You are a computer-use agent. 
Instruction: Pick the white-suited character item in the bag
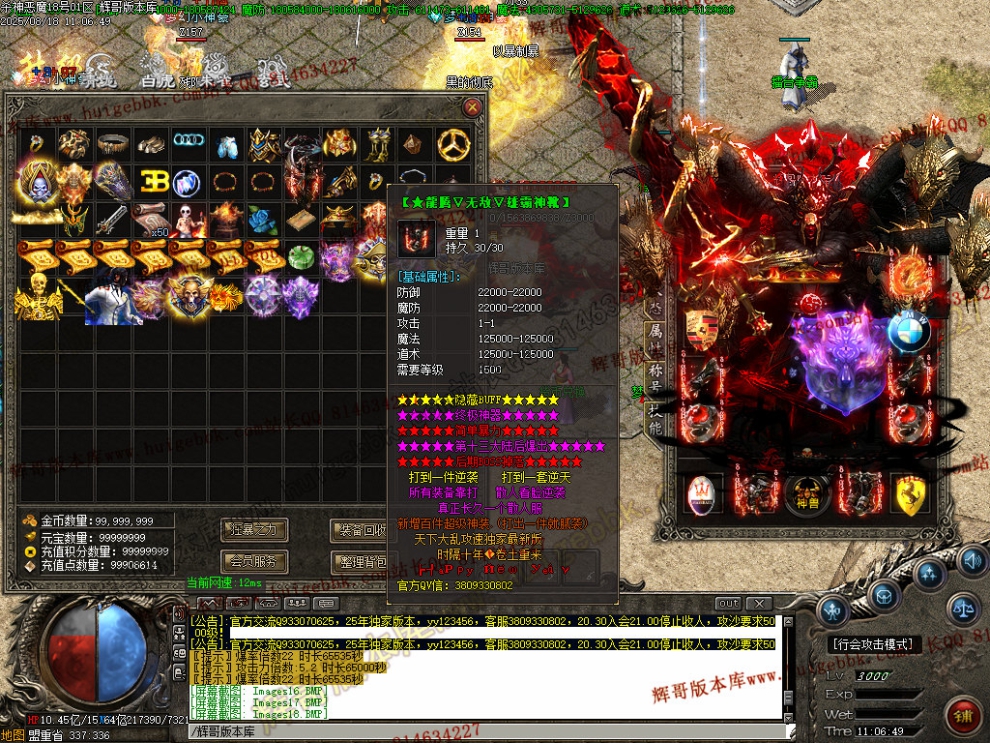tap(113, 296)
